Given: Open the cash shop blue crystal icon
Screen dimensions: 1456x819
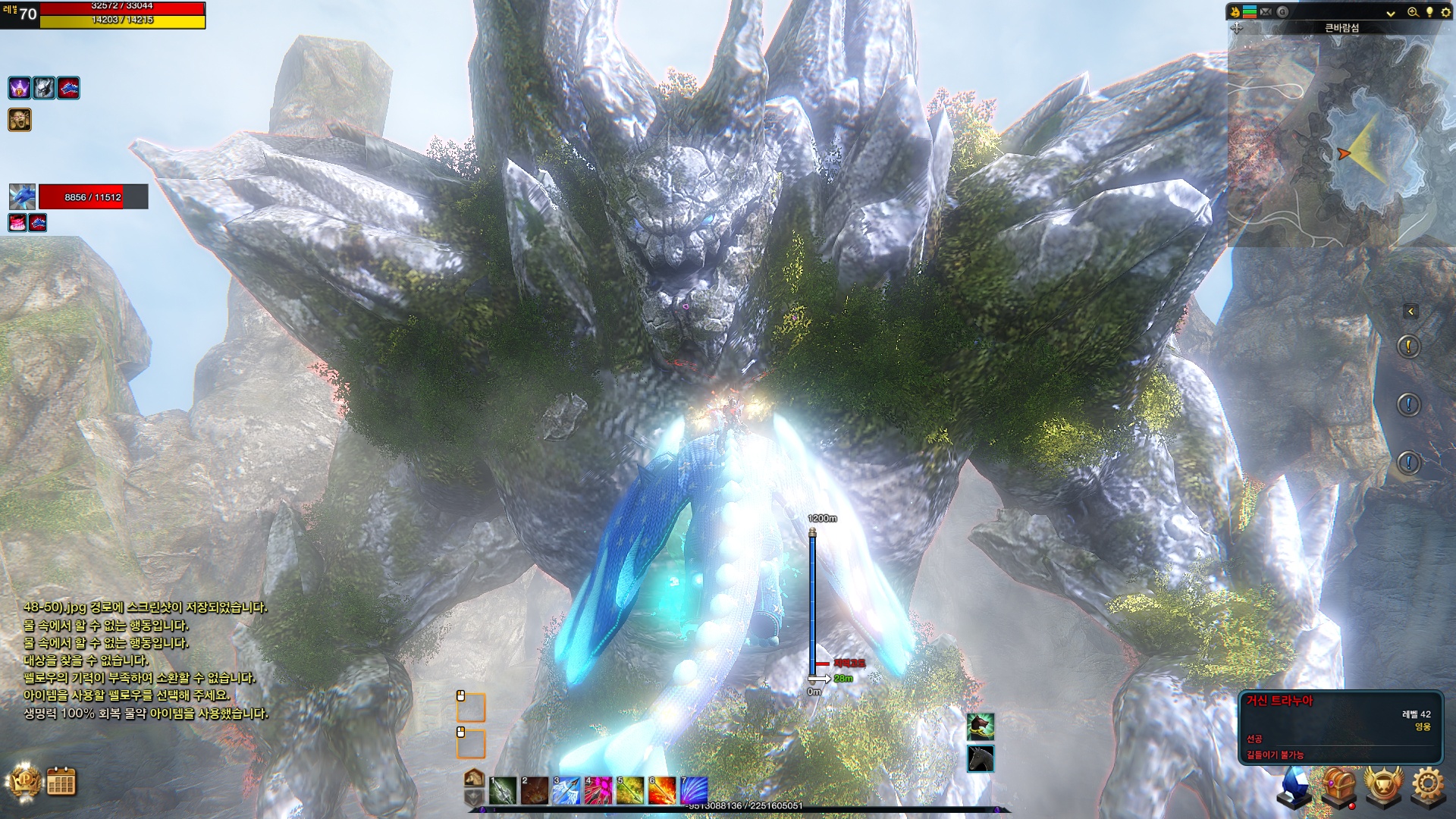Looking at the screenshot, I should [1294, 783].
